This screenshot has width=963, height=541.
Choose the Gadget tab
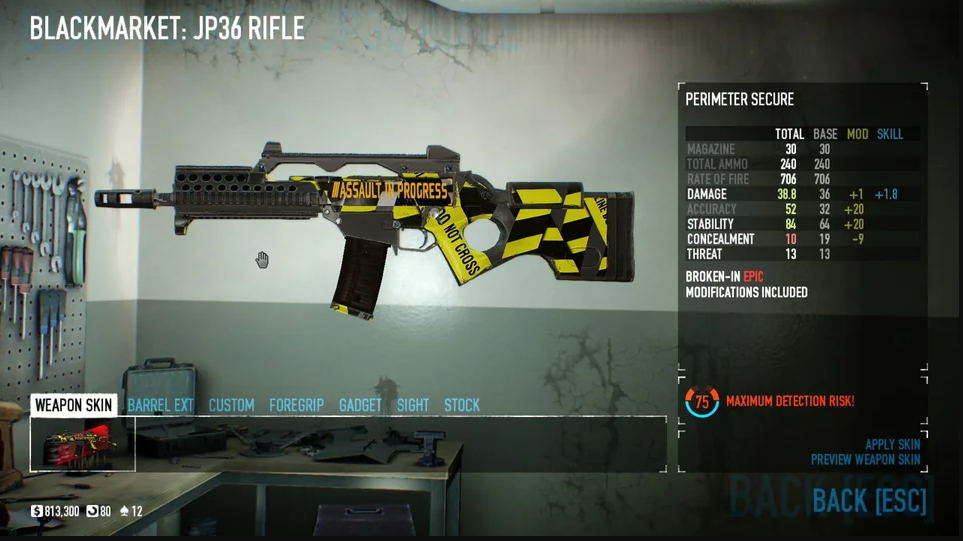(360, 405)
